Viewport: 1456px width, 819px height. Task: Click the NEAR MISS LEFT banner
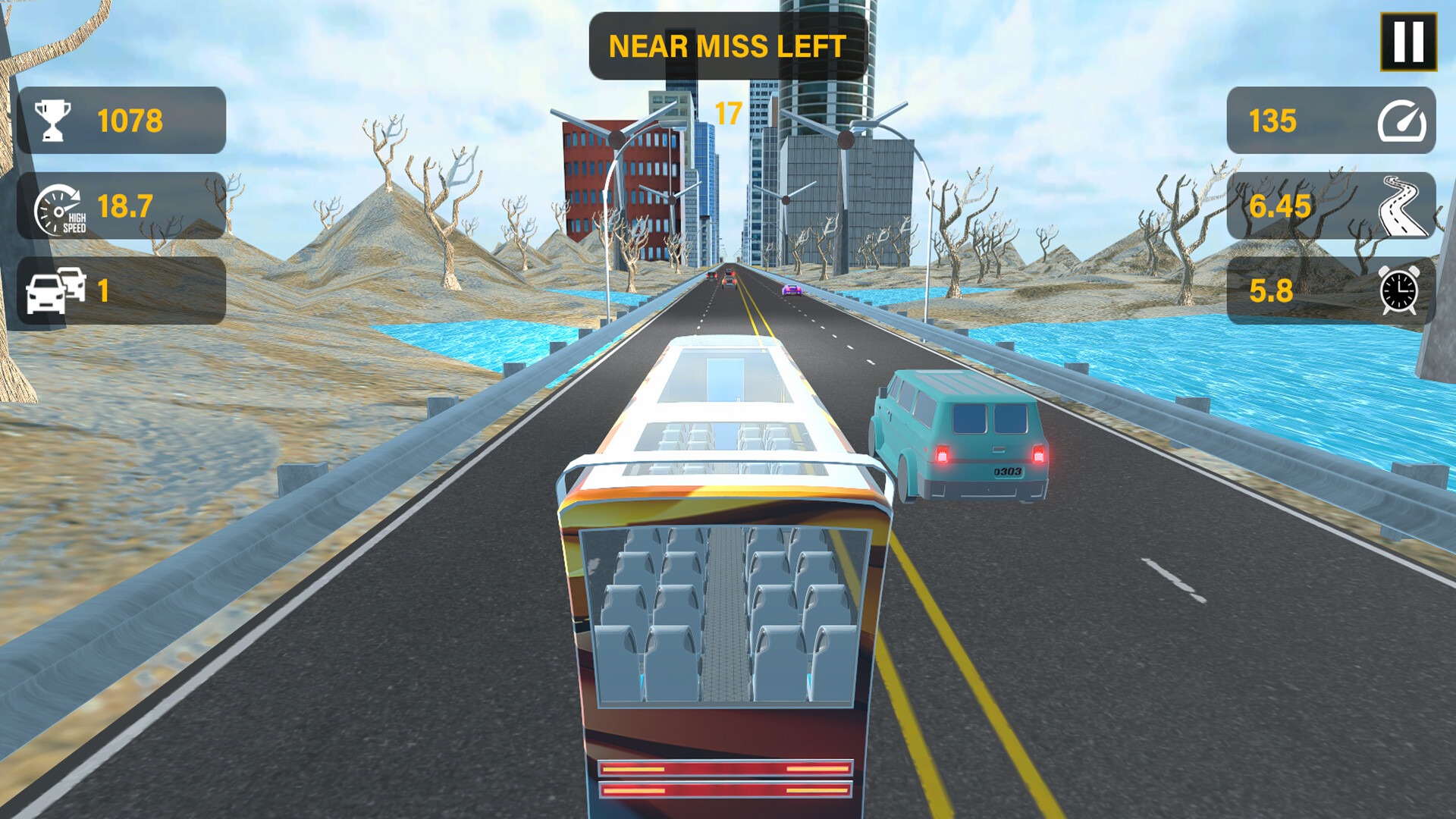(726, 45)
